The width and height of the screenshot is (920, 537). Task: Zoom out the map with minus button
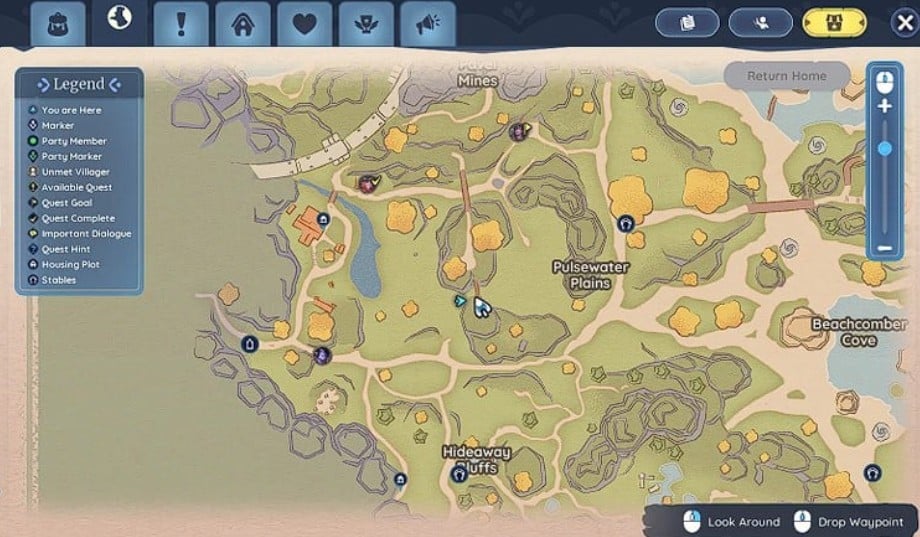pyautogui.click(x=884, y=247)
